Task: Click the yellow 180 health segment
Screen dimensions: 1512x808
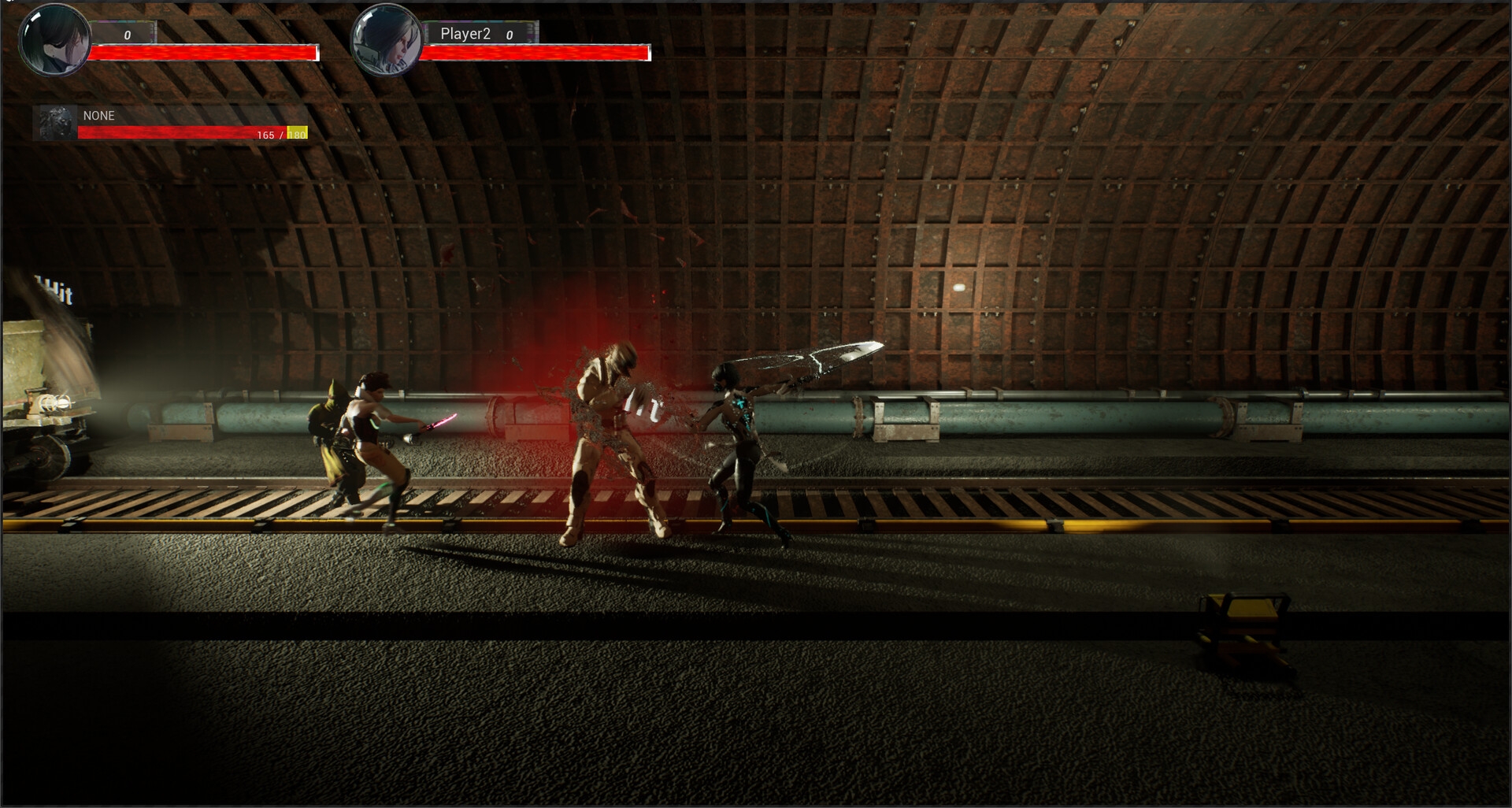Action: pos(297,135)
